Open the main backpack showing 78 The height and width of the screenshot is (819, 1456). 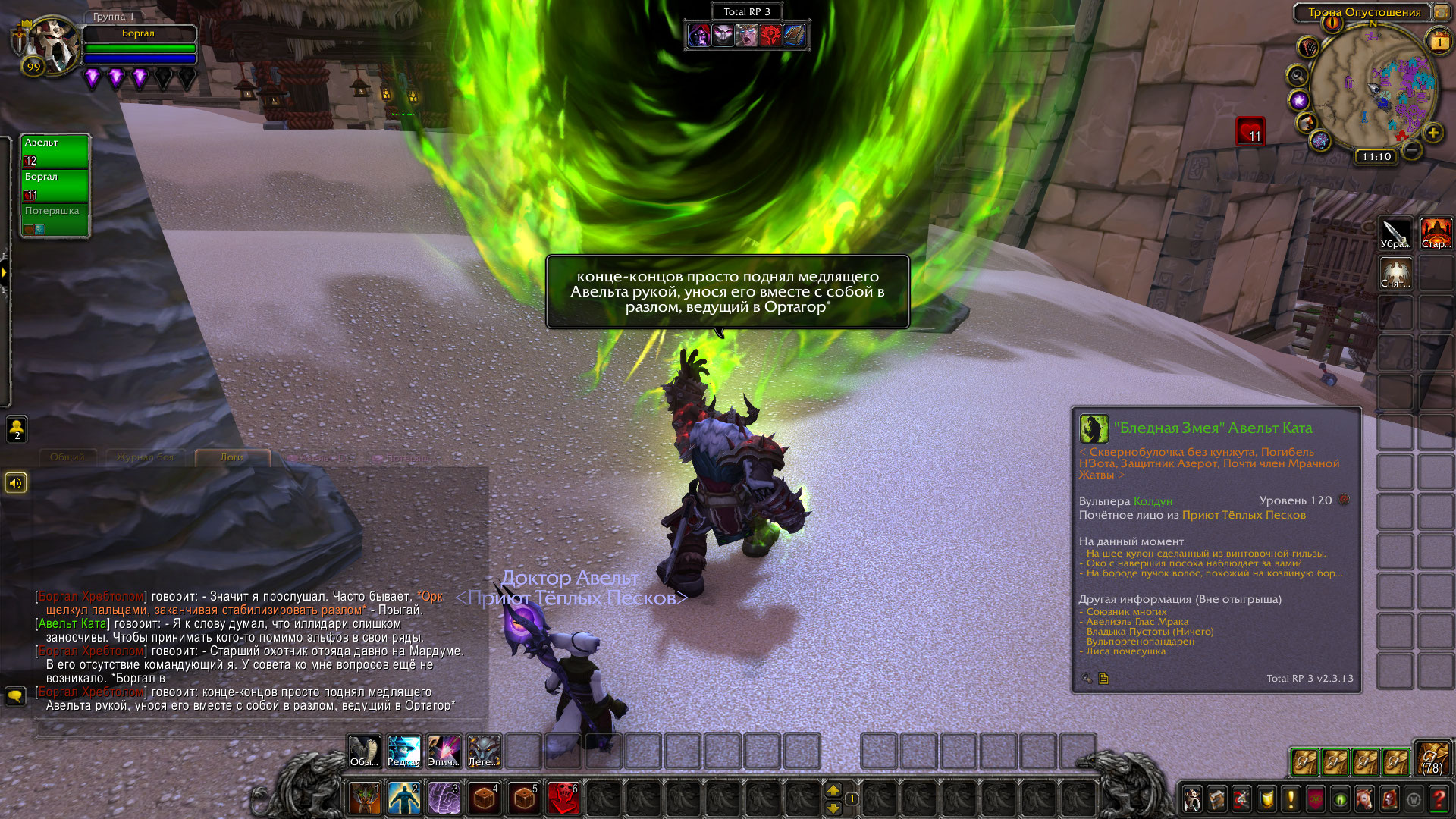click(1432, 760)
